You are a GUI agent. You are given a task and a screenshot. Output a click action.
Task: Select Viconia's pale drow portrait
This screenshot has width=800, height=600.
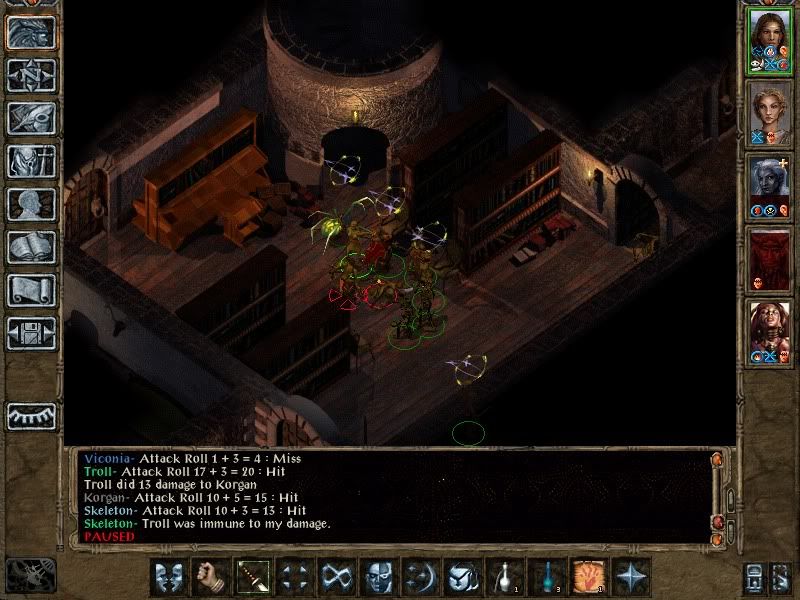click(769, 185)
